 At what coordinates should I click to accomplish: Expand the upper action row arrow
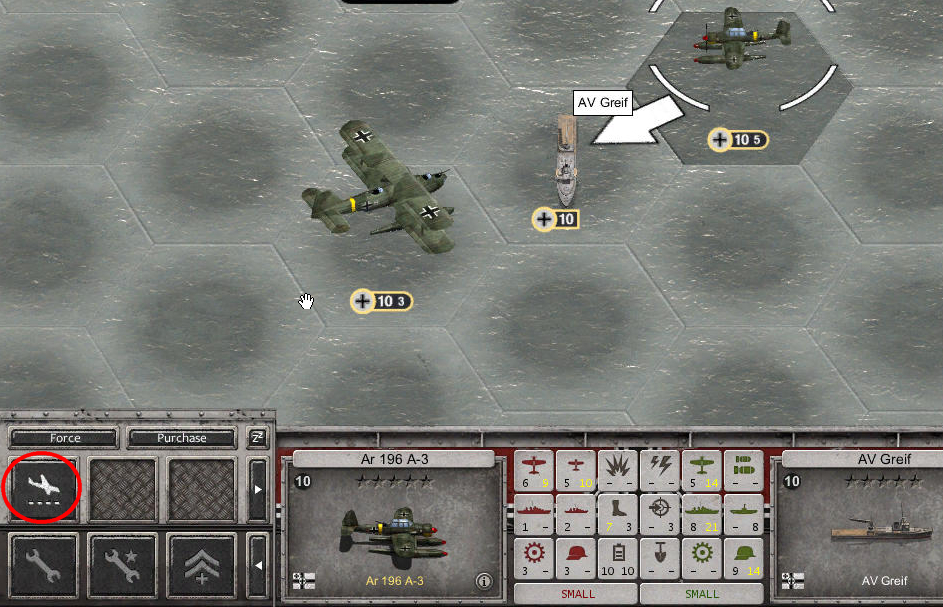pyautogui.click(x=258, y=489)
